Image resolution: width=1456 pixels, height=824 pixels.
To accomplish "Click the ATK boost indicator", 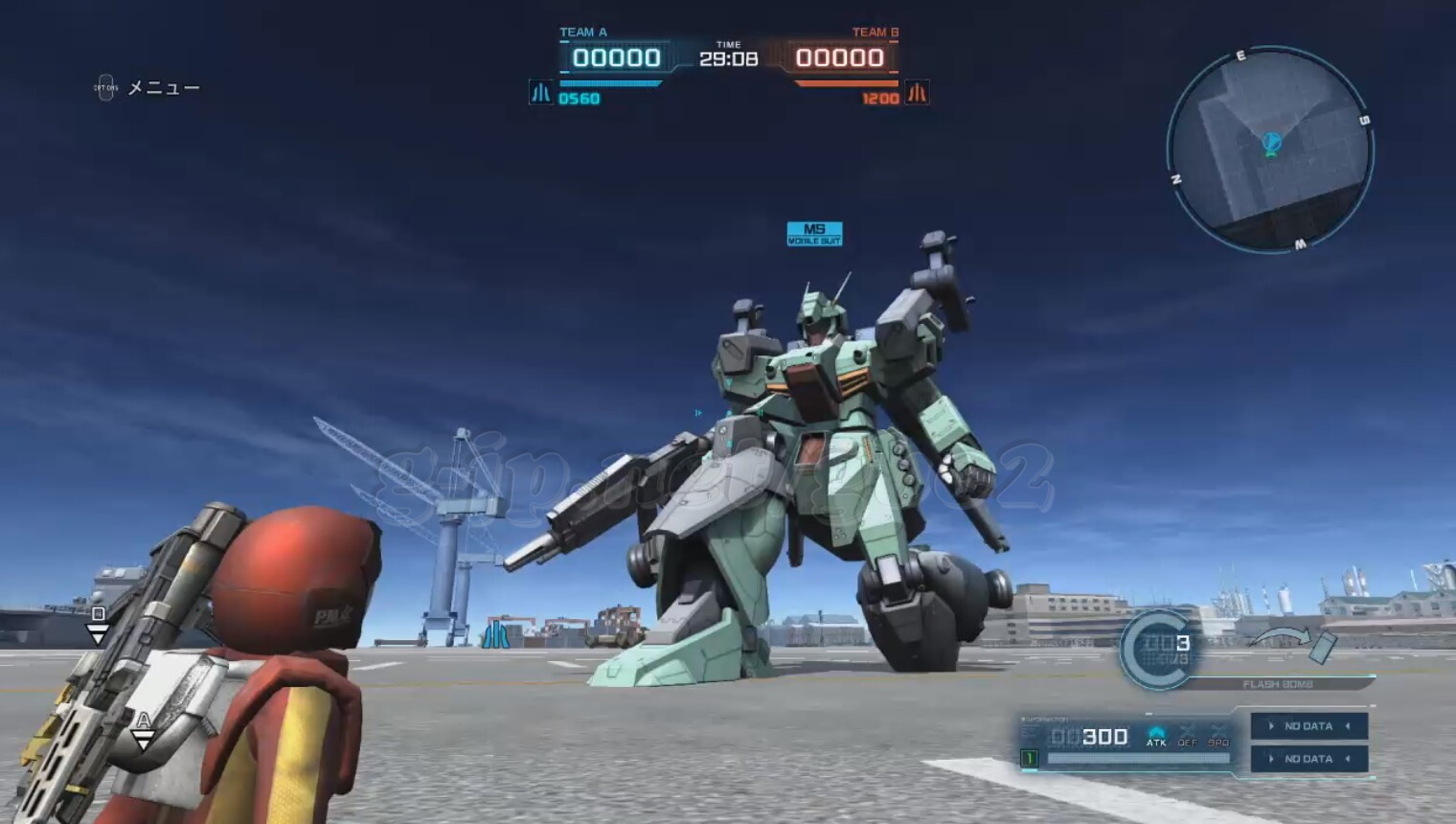I will 1156,736.
